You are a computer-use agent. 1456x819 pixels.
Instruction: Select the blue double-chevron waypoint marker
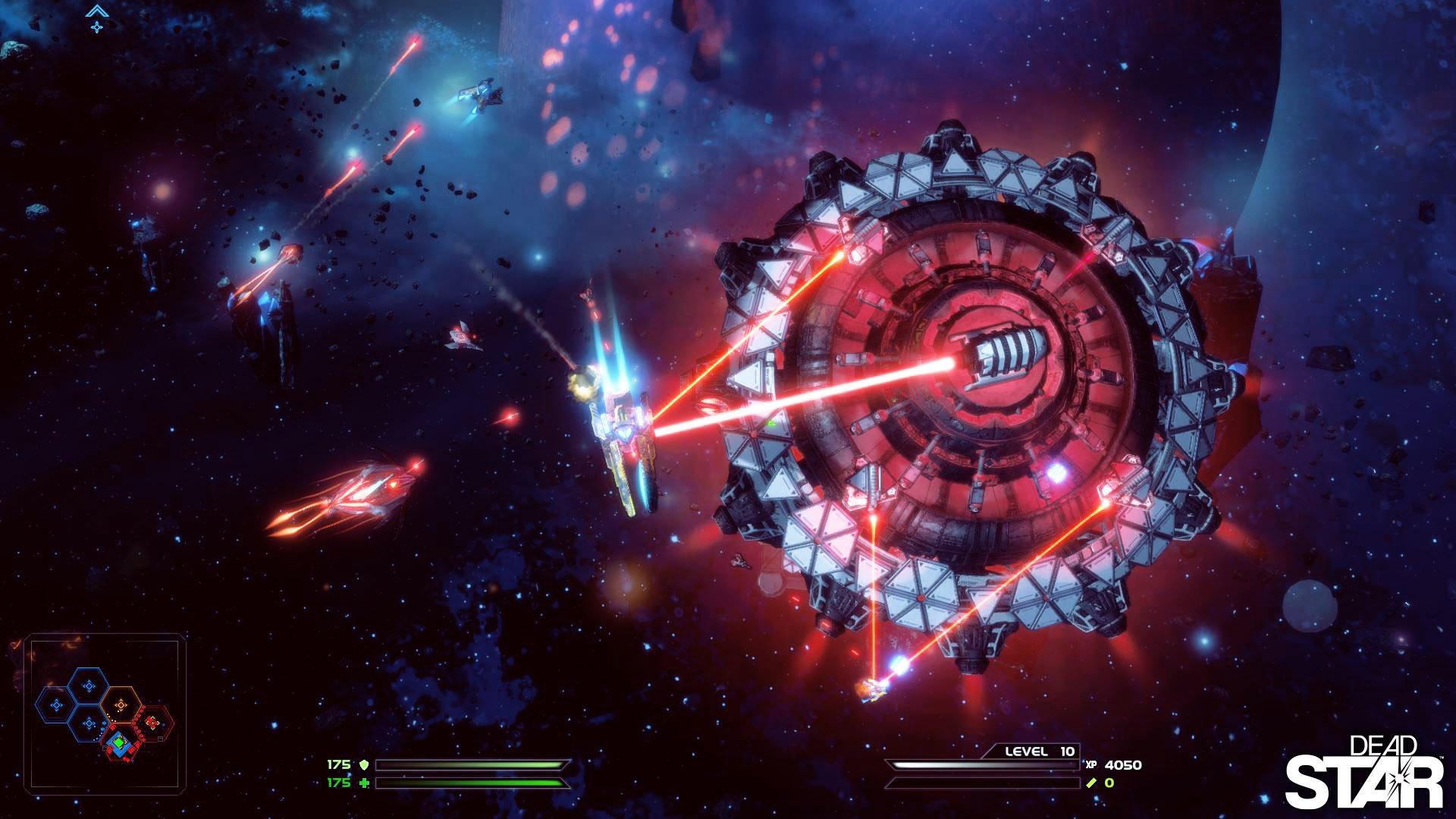tap(96, 11)
